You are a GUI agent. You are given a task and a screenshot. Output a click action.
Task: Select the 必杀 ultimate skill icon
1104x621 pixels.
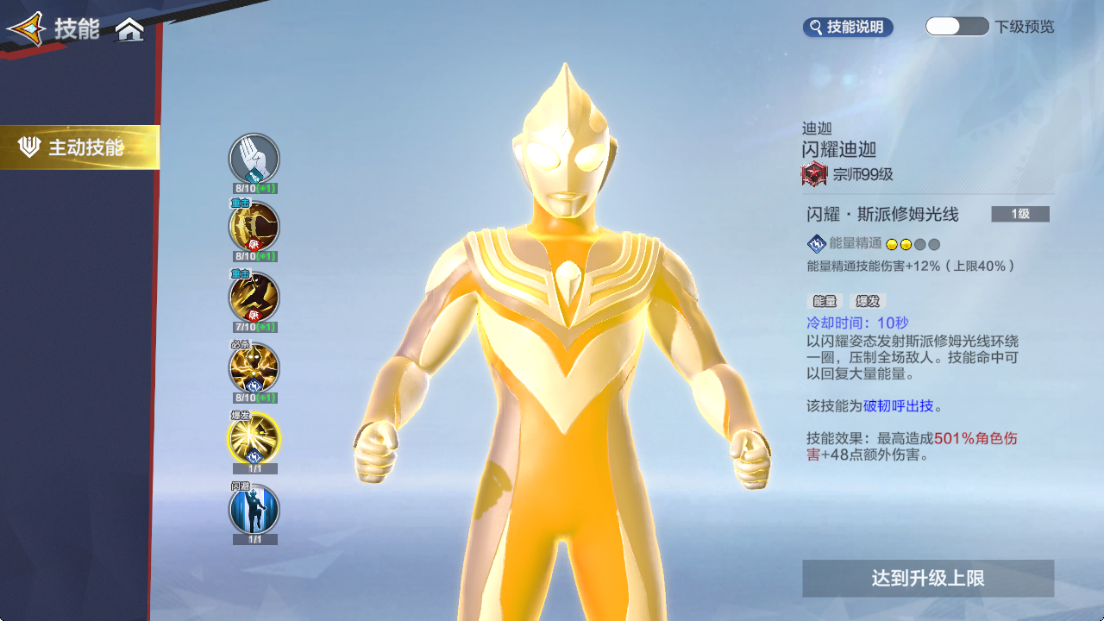click(254, 368)
